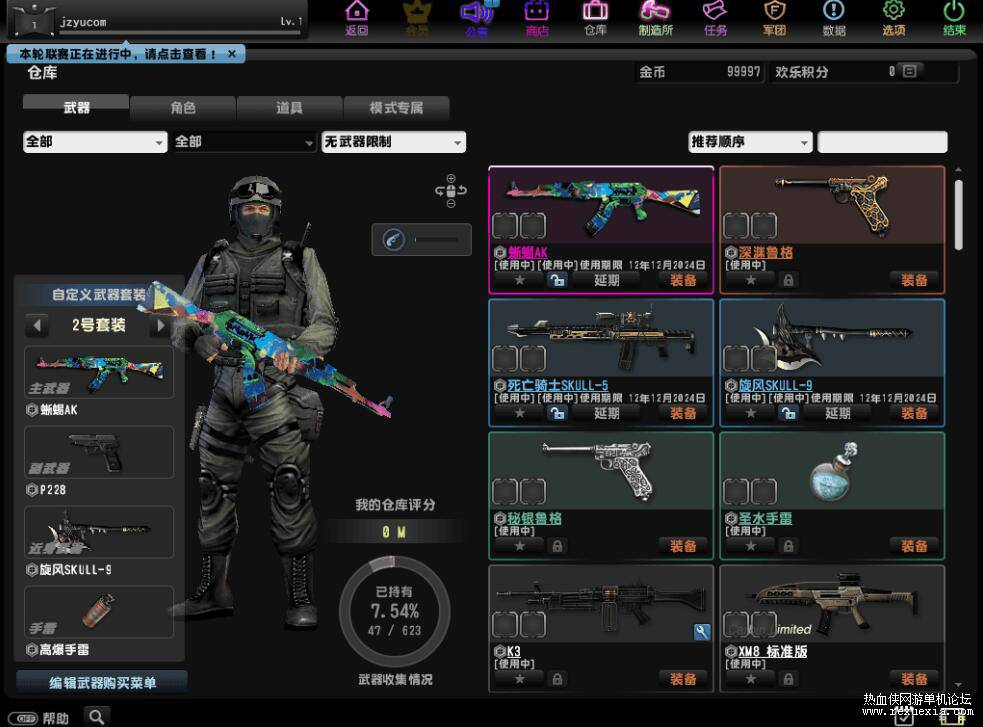983x727 pixels.
Task: Open 编辑武器购买菜单 buy menu editor
Action: click(x=102, y=683)
